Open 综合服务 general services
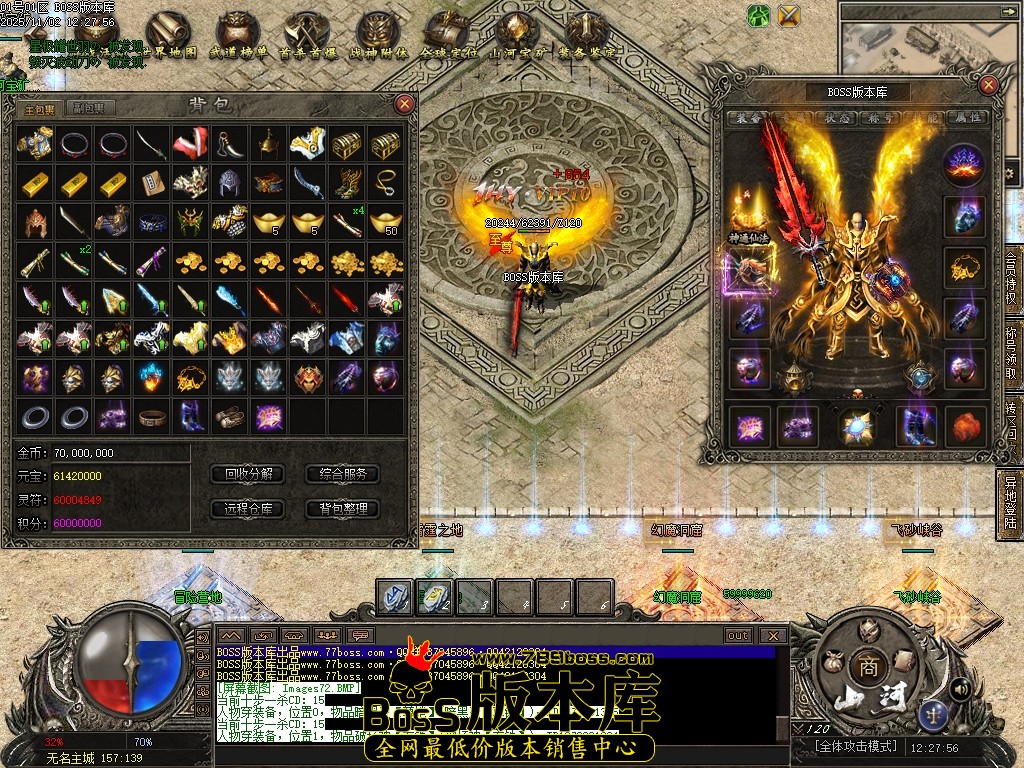Image resolution: width=1024 pixels, height=768 pixels. point(343,474)
